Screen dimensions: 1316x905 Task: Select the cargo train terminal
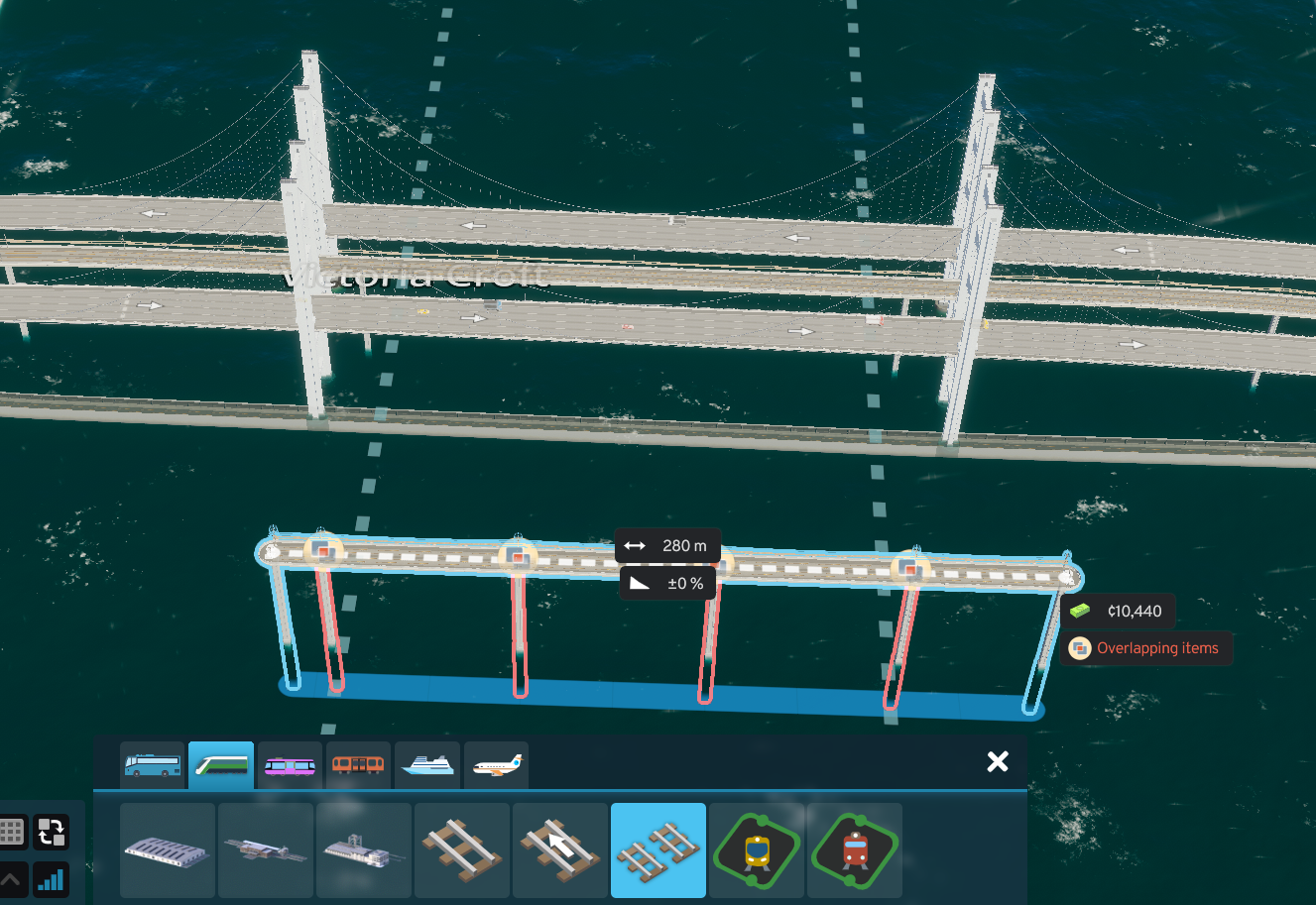[x=363, y=850]
